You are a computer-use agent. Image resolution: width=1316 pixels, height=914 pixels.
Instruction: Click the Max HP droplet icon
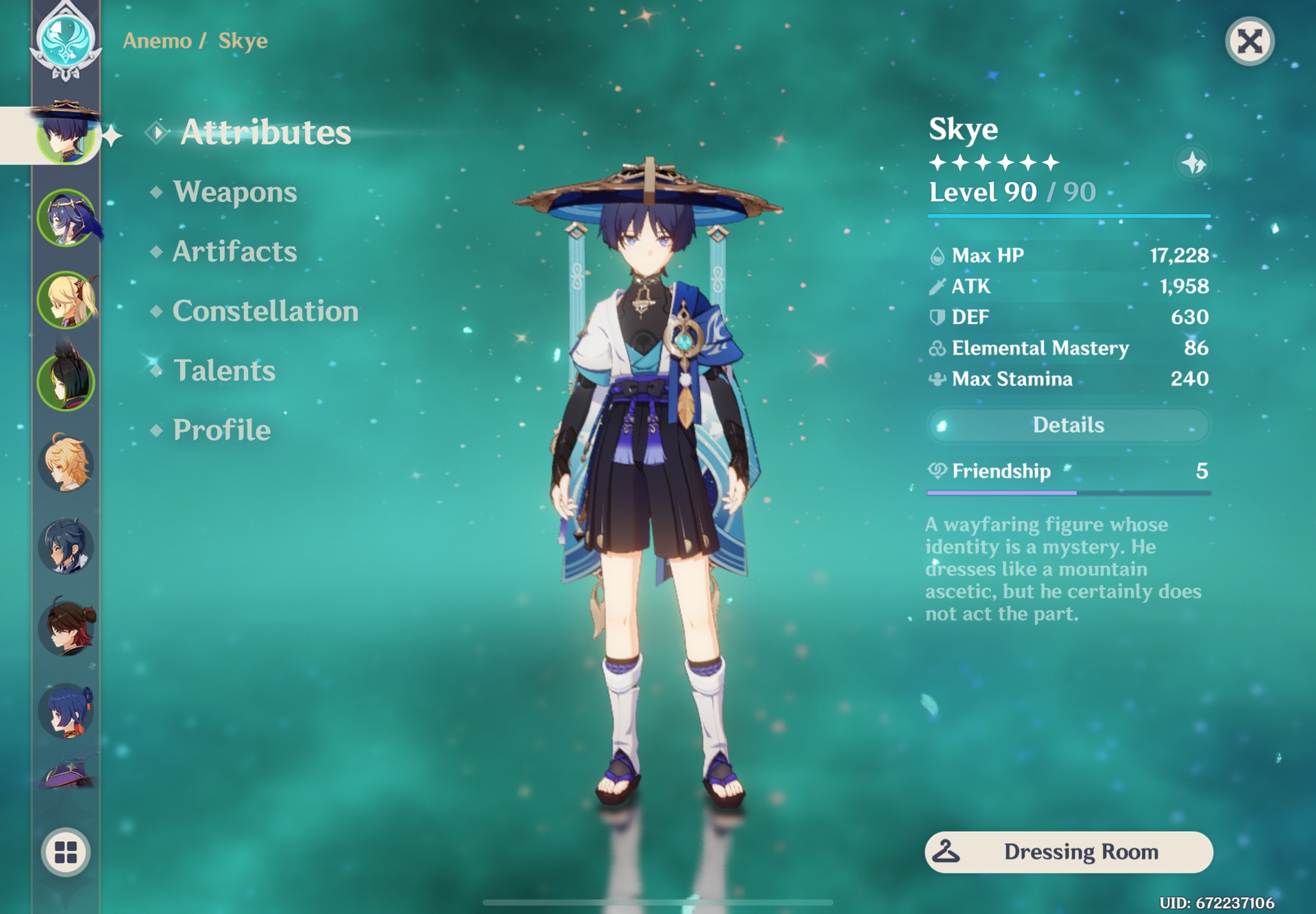(x=936, y=256)
